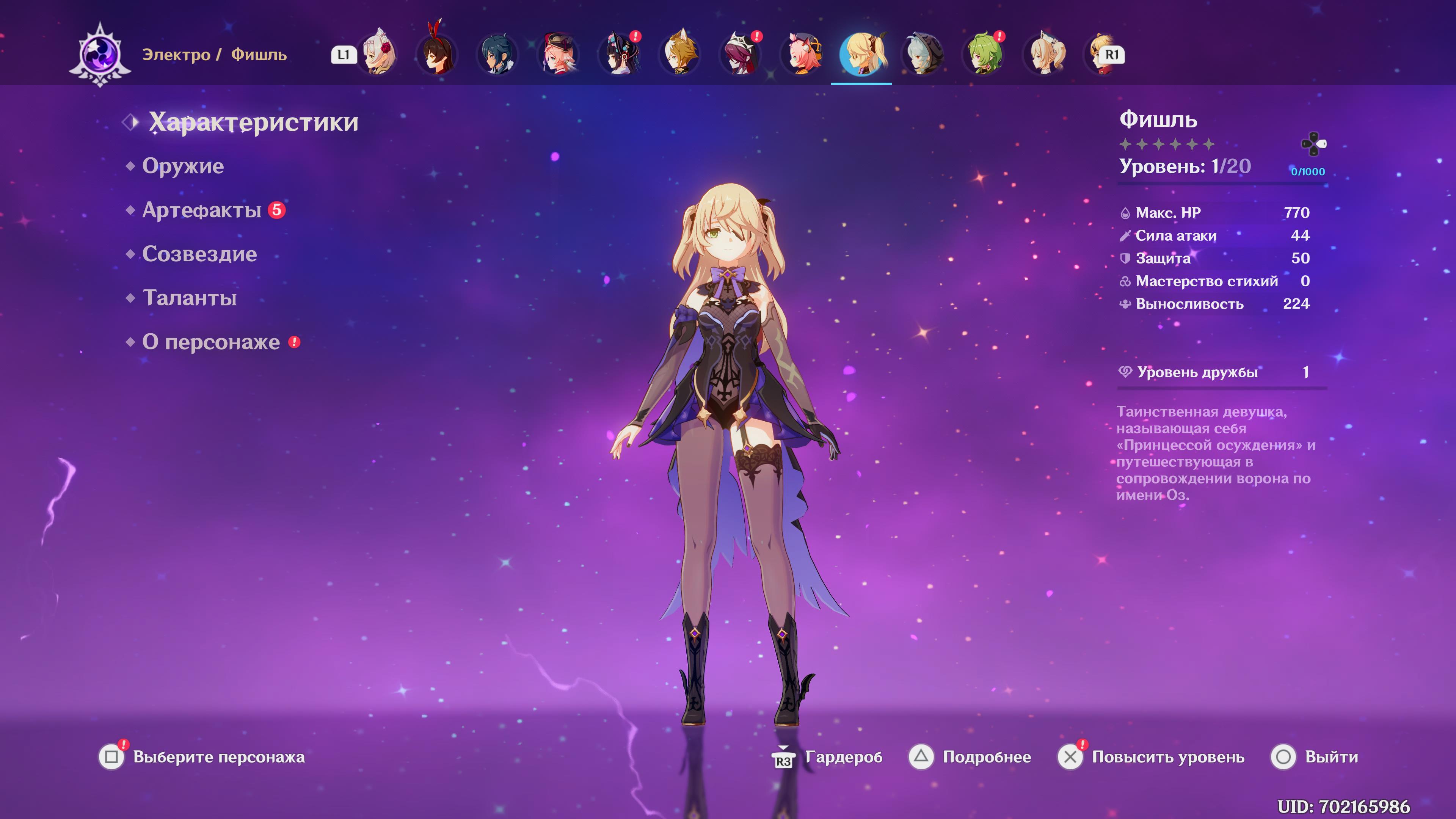Choose Razor's gray-haired hooded portrait
Viewport: 1456px width, 819px height.
click(923, 55)
